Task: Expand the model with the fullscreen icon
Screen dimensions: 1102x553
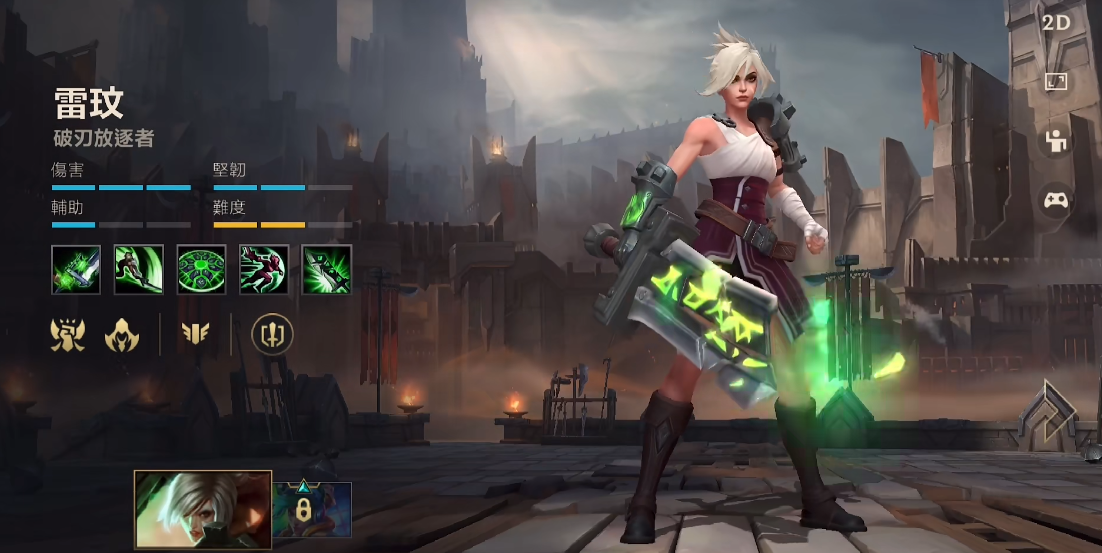Action: tap(1056, 82)
